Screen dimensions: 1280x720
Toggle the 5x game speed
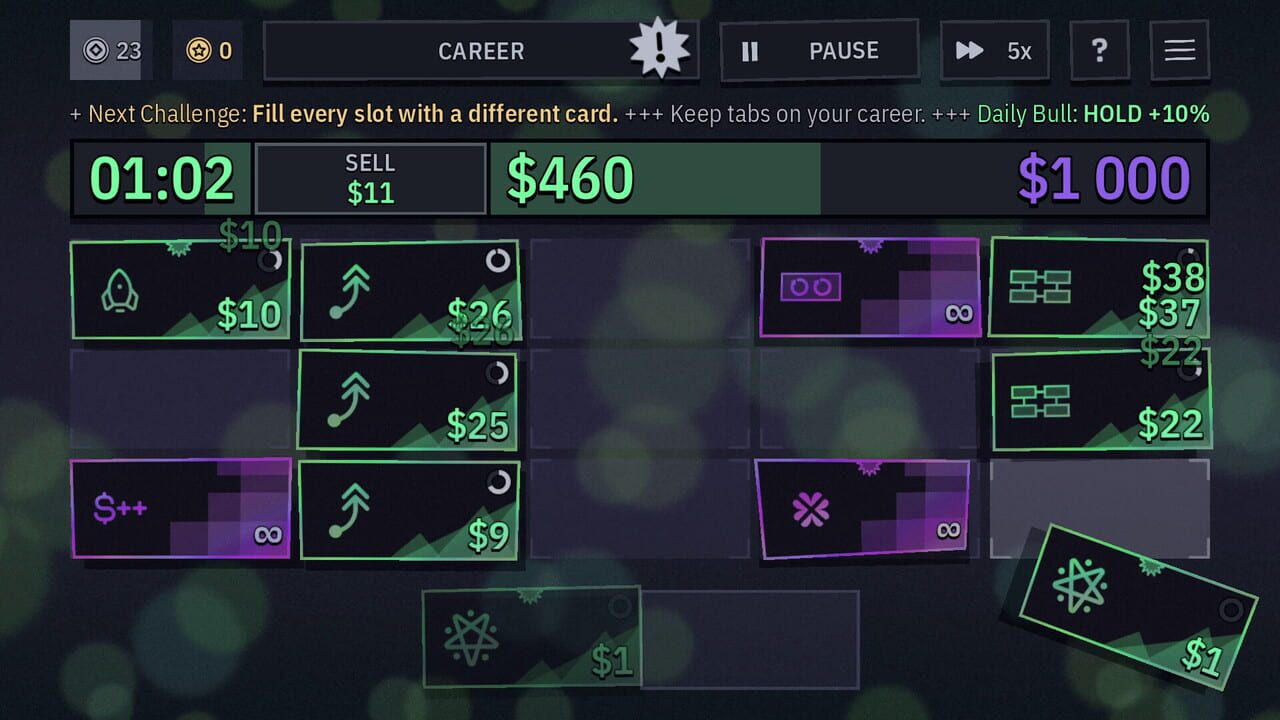point(994,50)
